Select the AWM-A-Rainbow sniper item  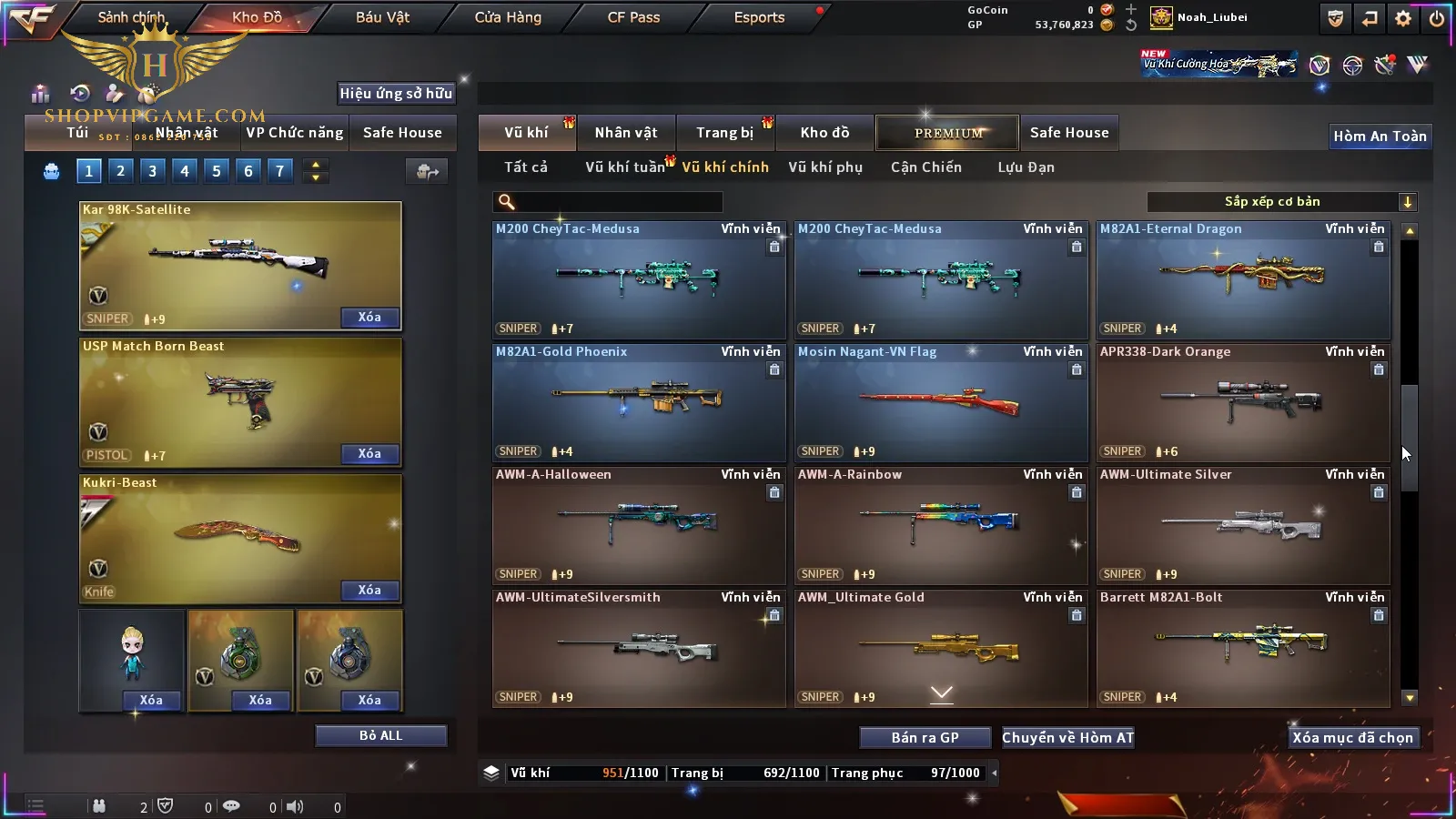[x=941, y=524]
